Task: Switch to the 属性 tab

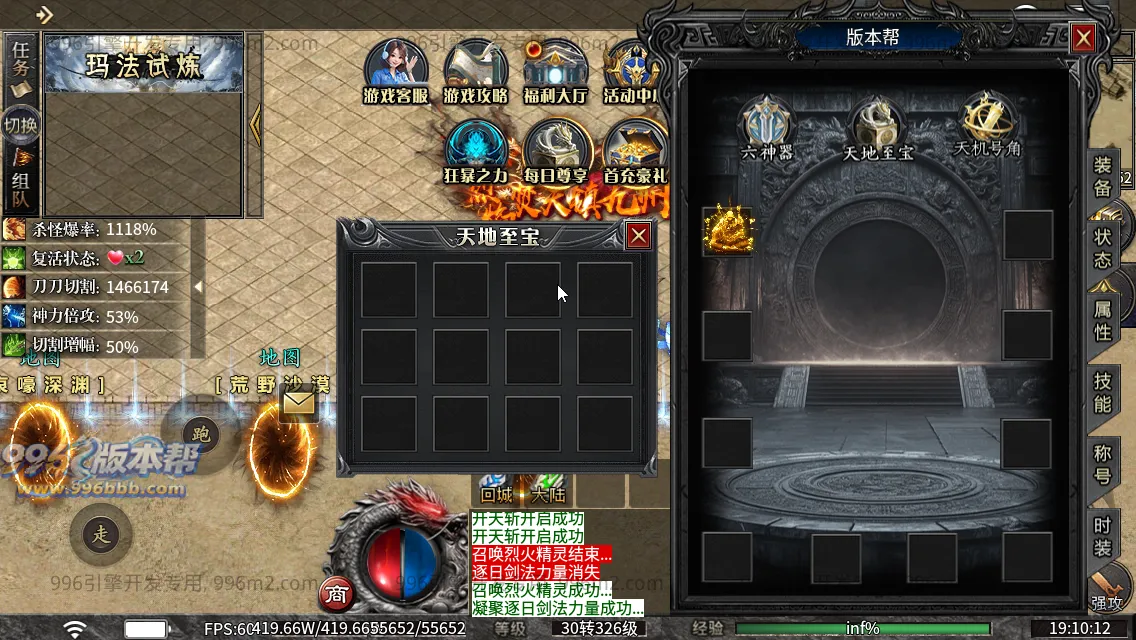Action: tap(1102, 320)
